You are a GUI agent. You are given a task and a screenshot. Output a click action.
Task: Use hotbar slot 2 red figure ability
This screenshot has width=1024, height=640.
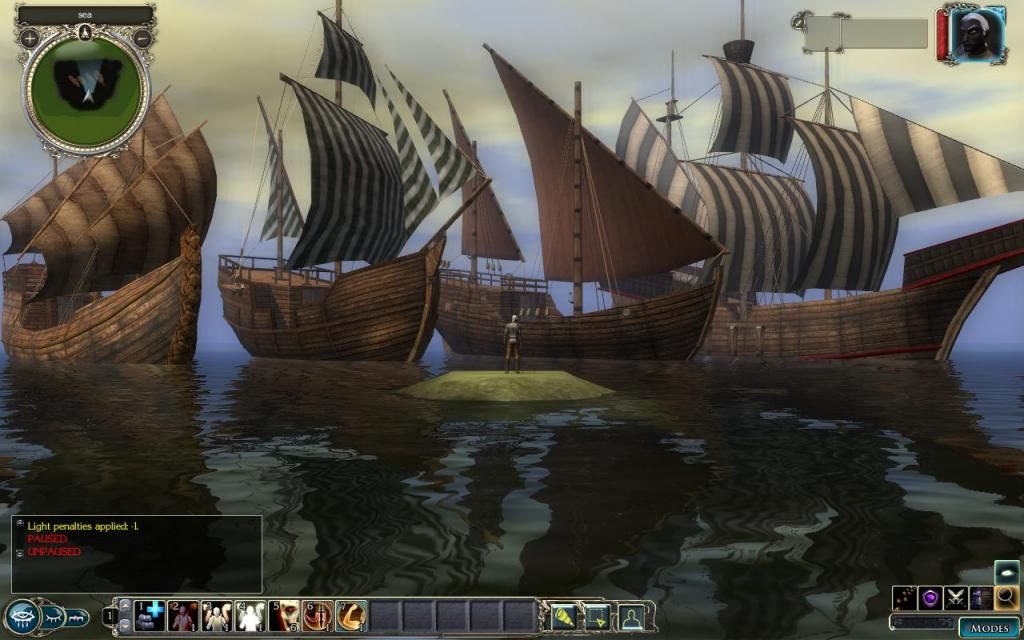click(x=183, y=615)
